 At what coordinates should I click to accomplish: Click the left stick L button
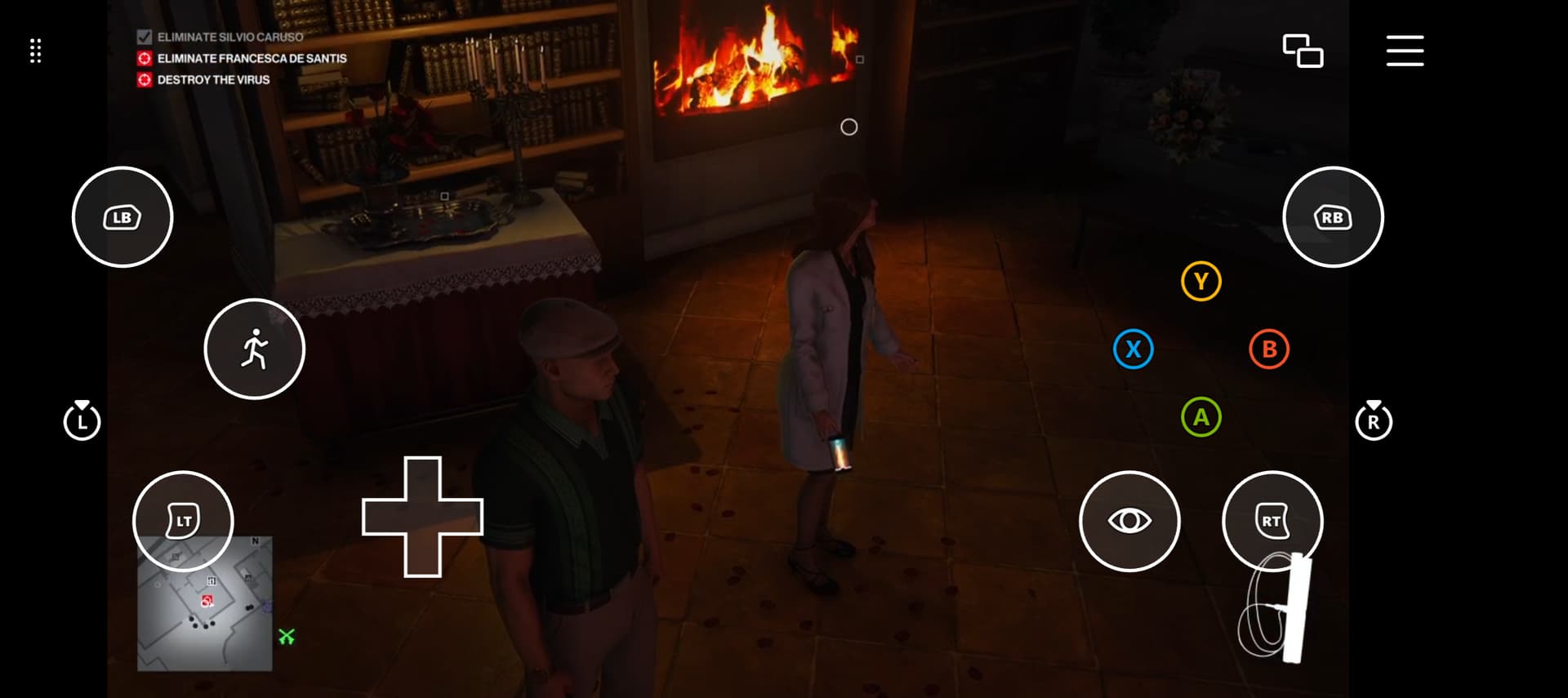(82, 421)
